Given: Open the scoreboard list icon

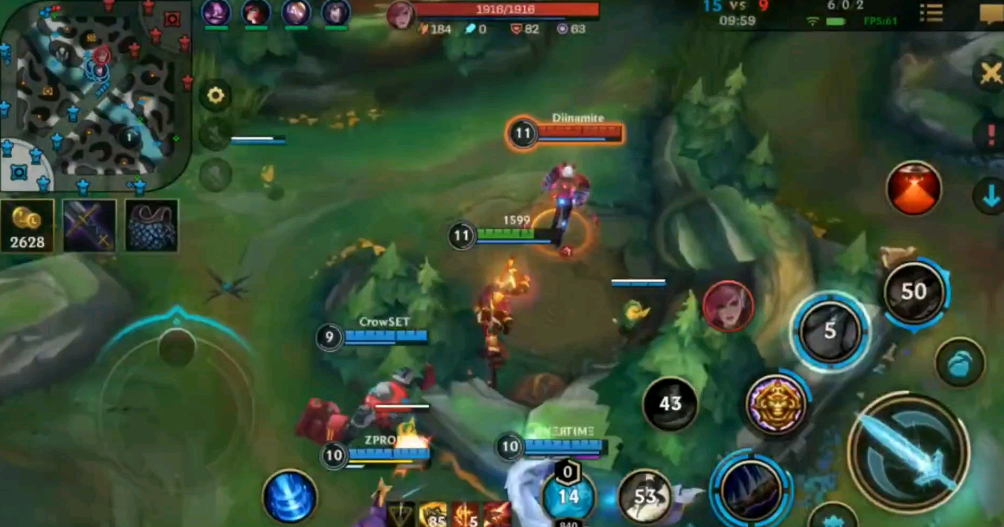Looking at the screenshot, I should click(x=931, y=13).
